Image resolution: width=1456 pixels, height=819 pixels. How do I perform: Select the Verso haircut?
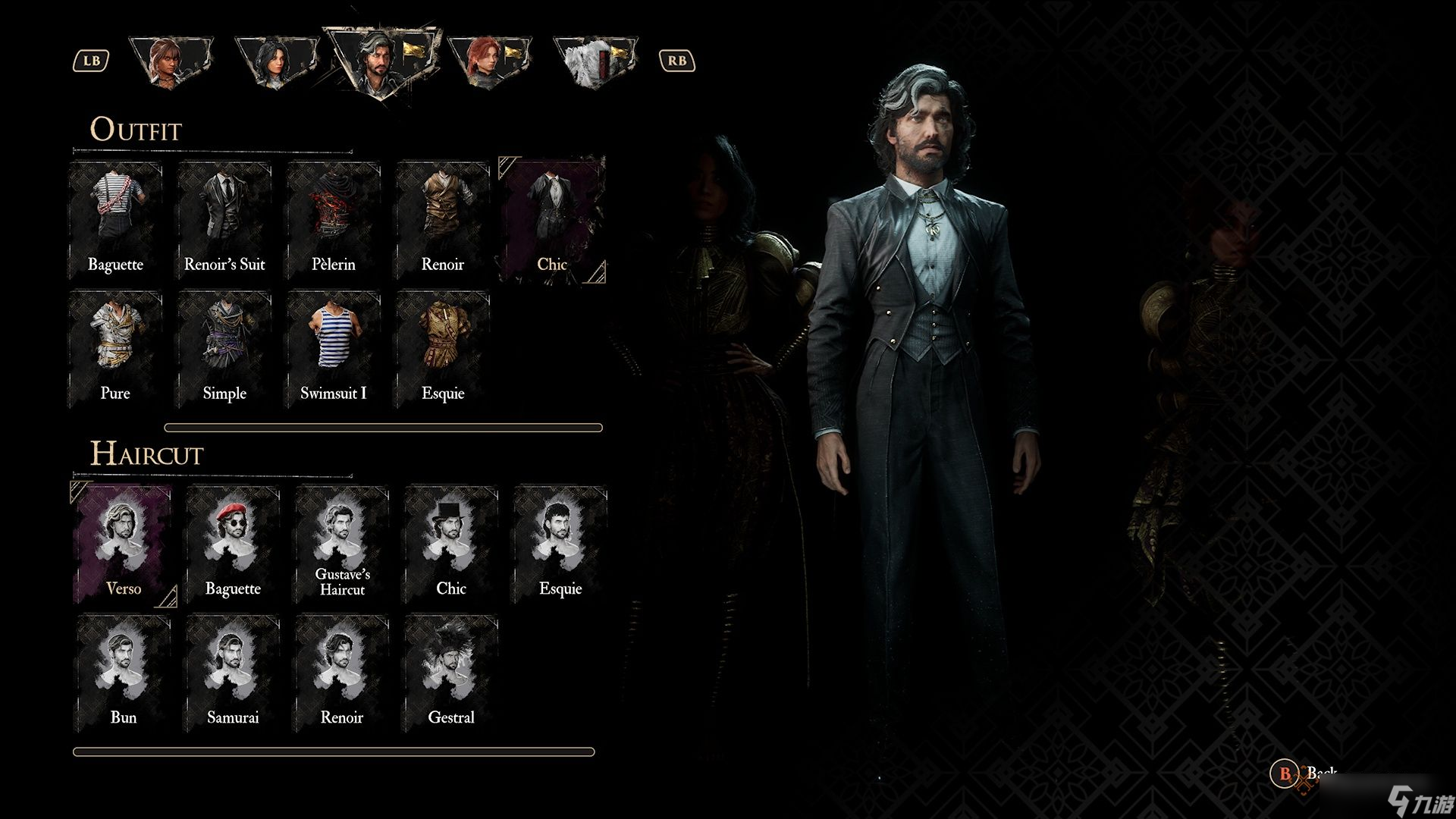[x=124, y=543]
